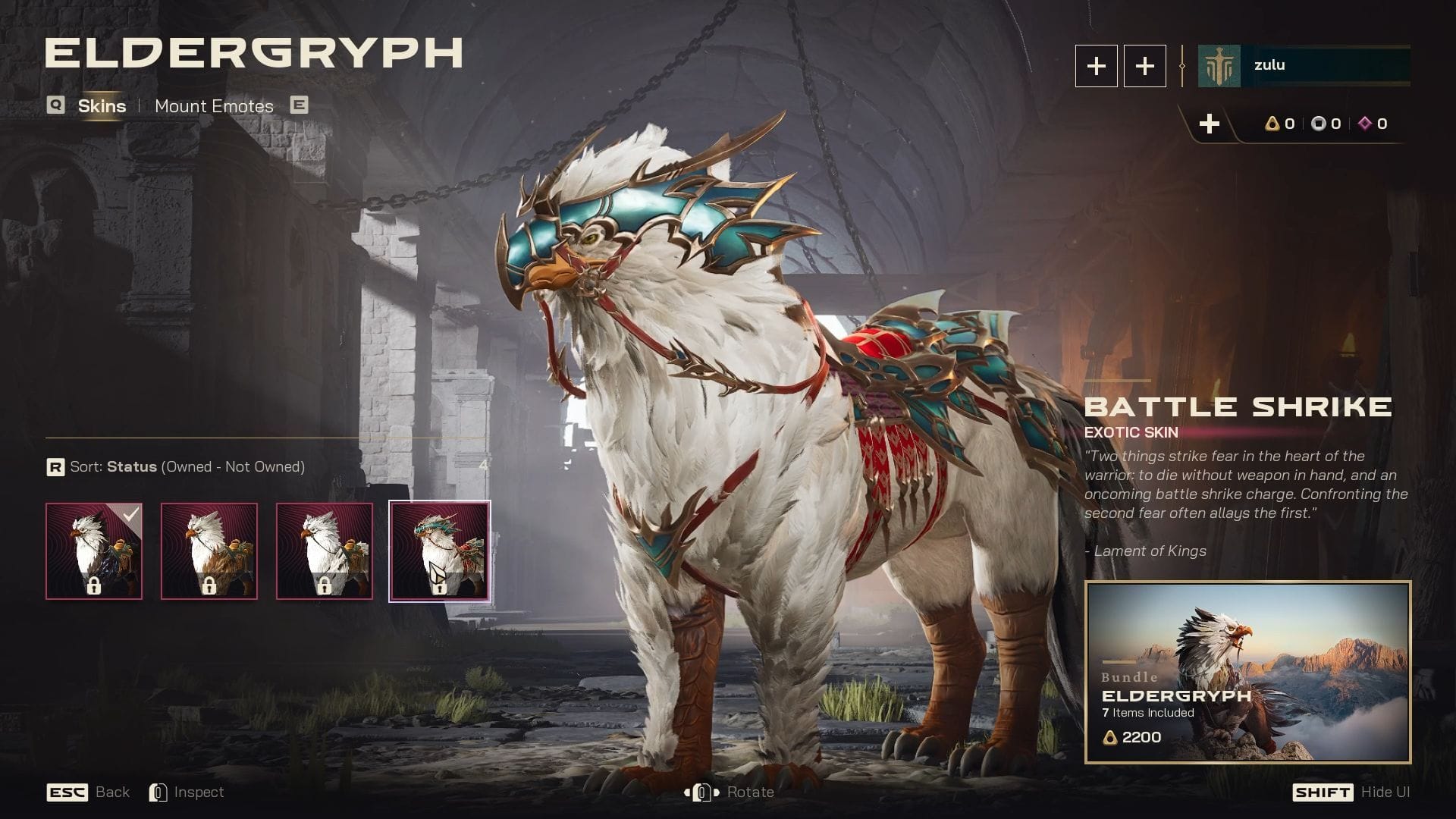1456x819 pixels.
Task: Hide the UI
Action: (1351, 792)
